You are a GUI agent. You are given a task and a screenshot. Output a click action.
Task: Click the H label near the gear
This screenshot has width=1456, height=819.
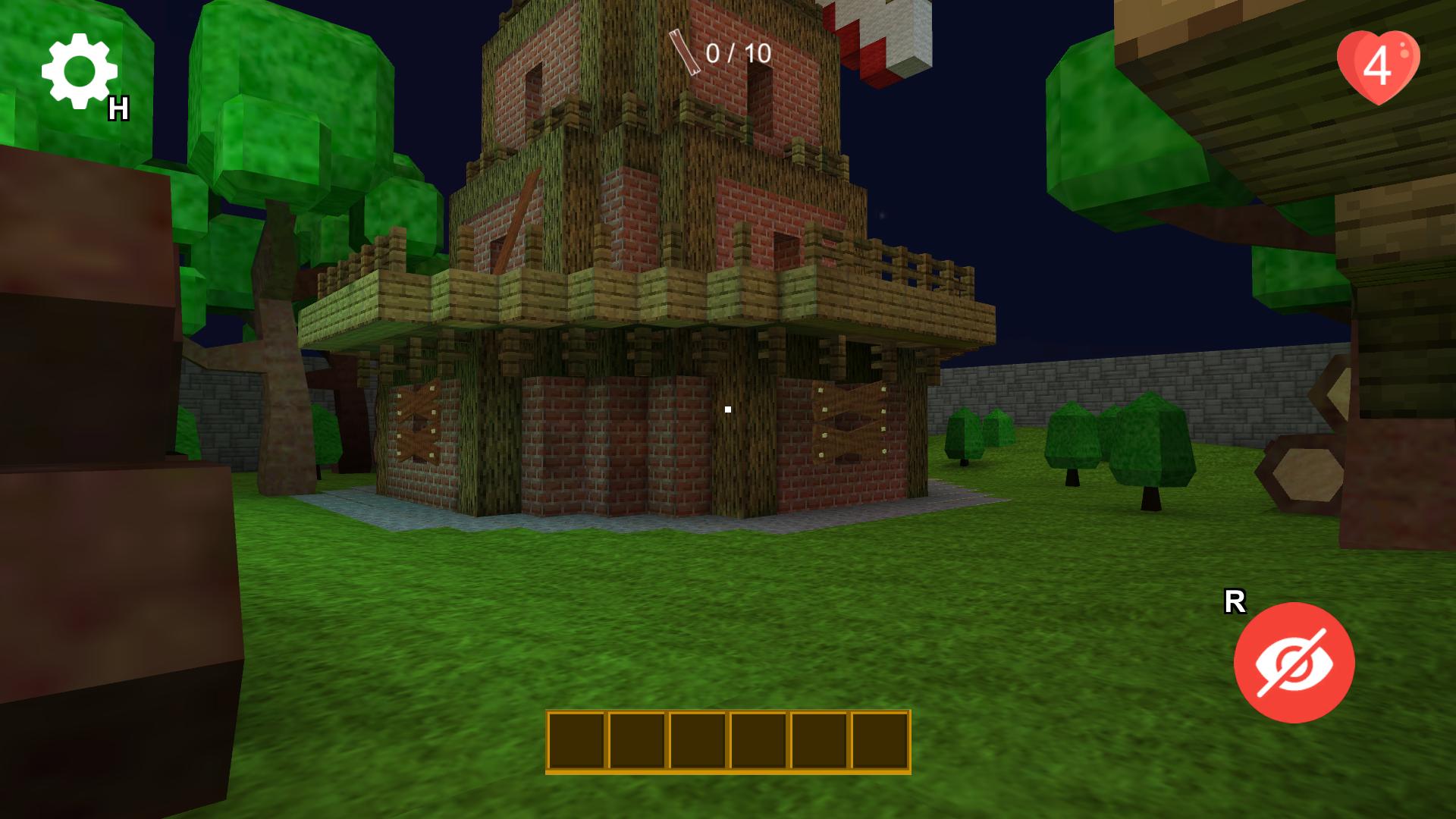[x=120, y=106]
